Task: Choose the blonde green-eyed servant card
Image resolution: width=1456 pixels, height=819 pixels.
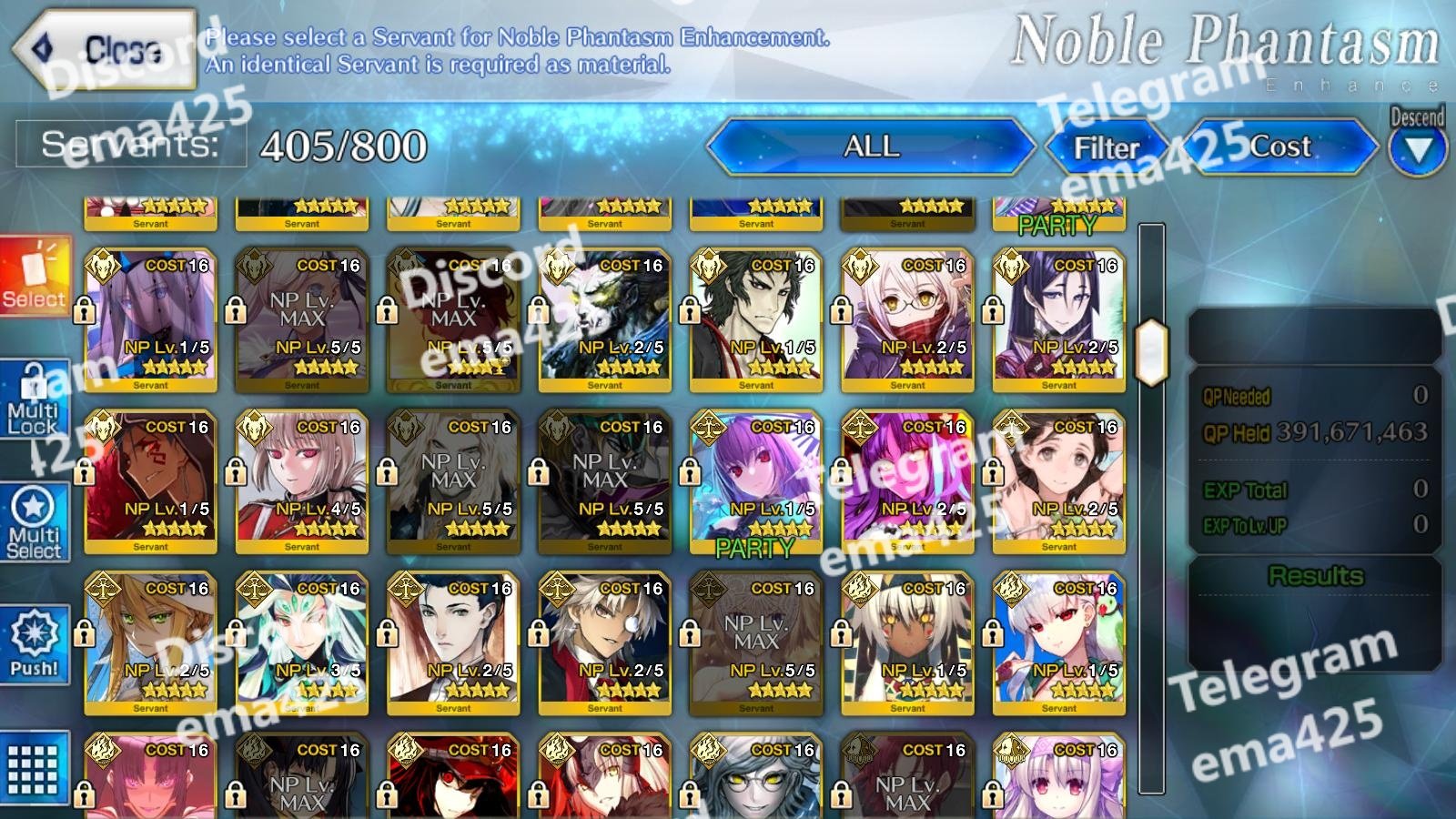Action: coord(150,642)
